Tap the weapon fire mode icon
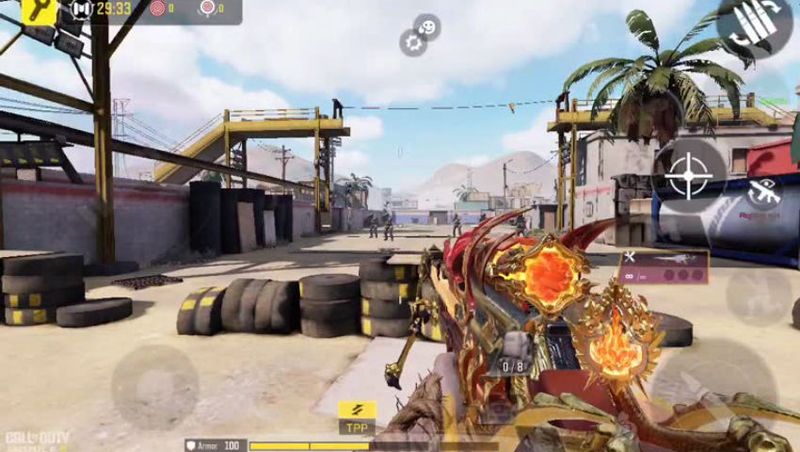The width and height of the screenshot is (800, 452). tap(764, 192)
